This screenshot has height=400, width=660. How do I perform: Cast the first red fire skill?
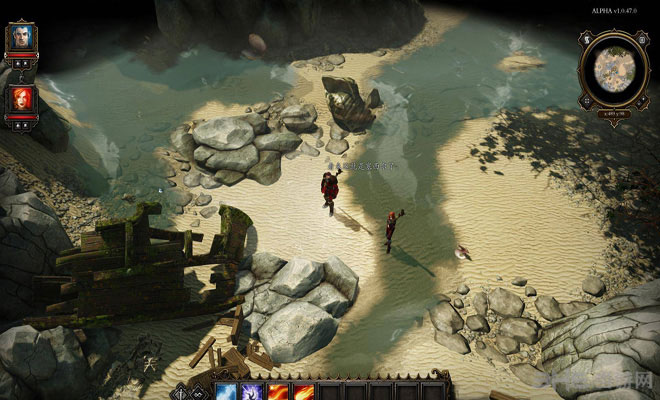click(x=278, y=390)
